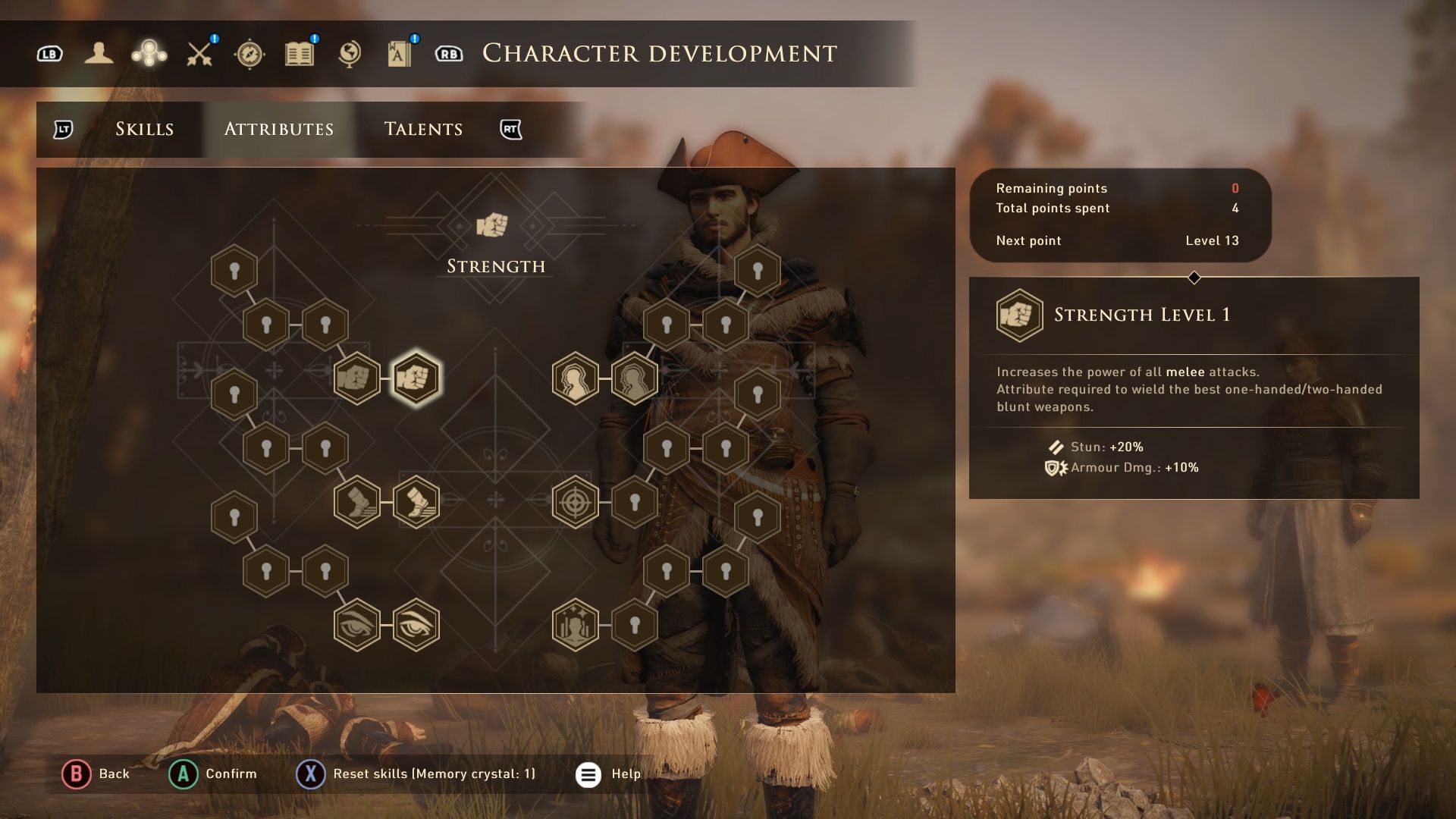Select the boot-shaped Endurance attribute node
This screenshot has height=819, width=1456.
pyautogui.click(x=356, y=500)
